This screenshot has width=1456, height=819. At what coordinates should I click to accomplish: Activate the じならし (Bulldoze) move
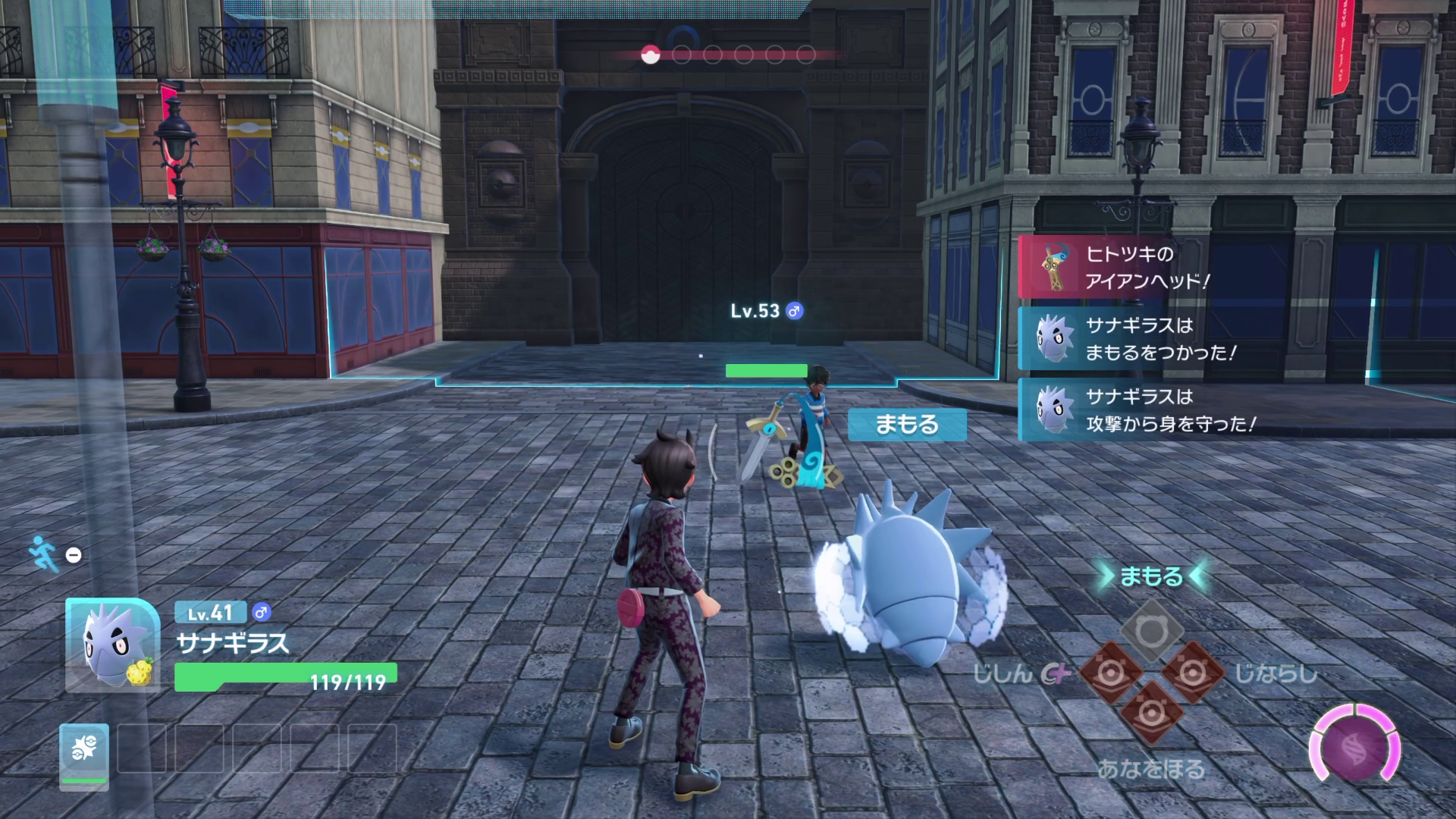pyautogui.click(x=1193, y=673)
